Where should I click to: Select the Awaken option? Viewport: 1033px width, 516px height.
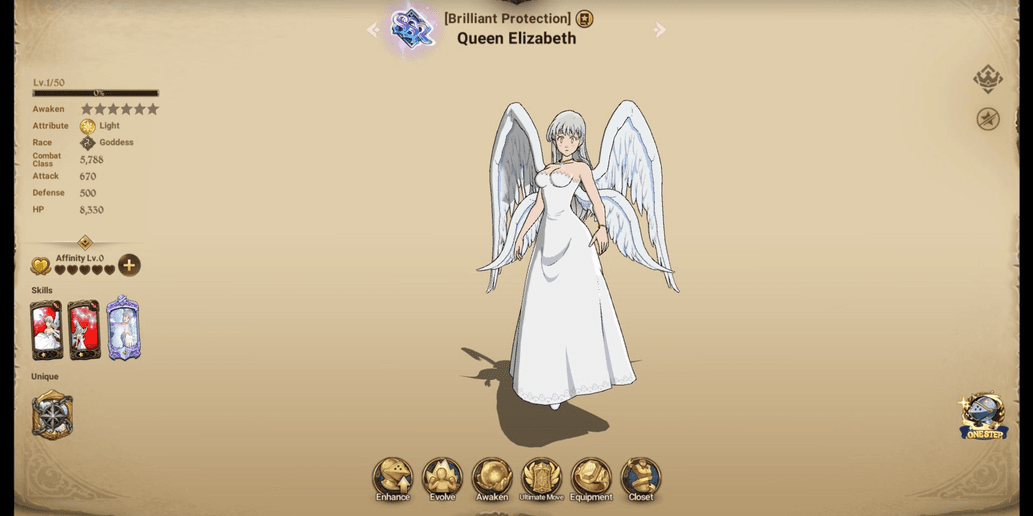[x=492, y=478]
